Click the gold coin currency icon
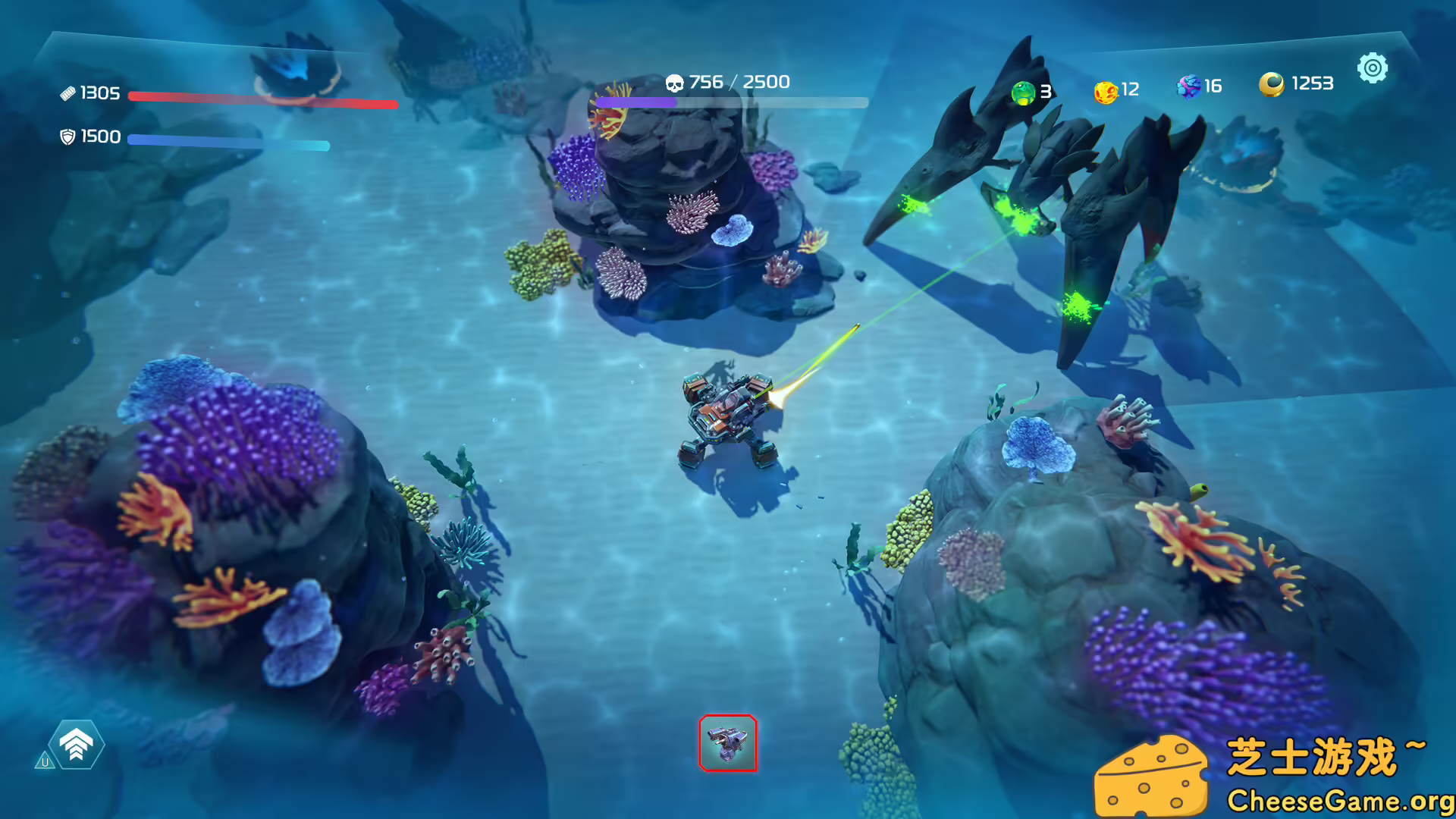This screenshot has width=1456, height=819. [x=1272, y=83]
